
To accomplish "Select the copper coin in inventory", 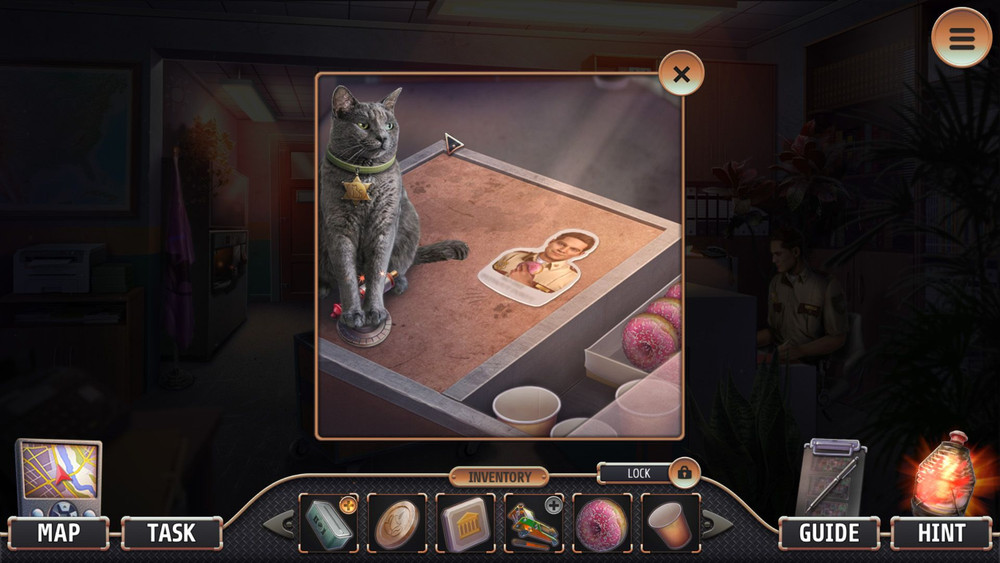I will coord(396,523).
